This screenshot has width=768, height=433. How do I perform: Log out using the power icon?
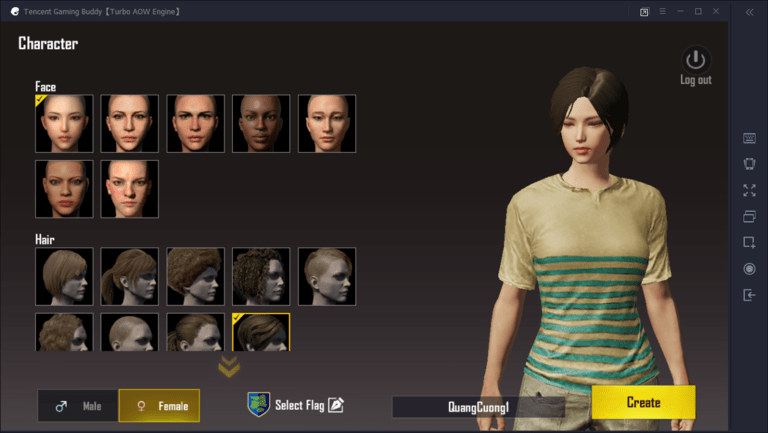point(695,60)
